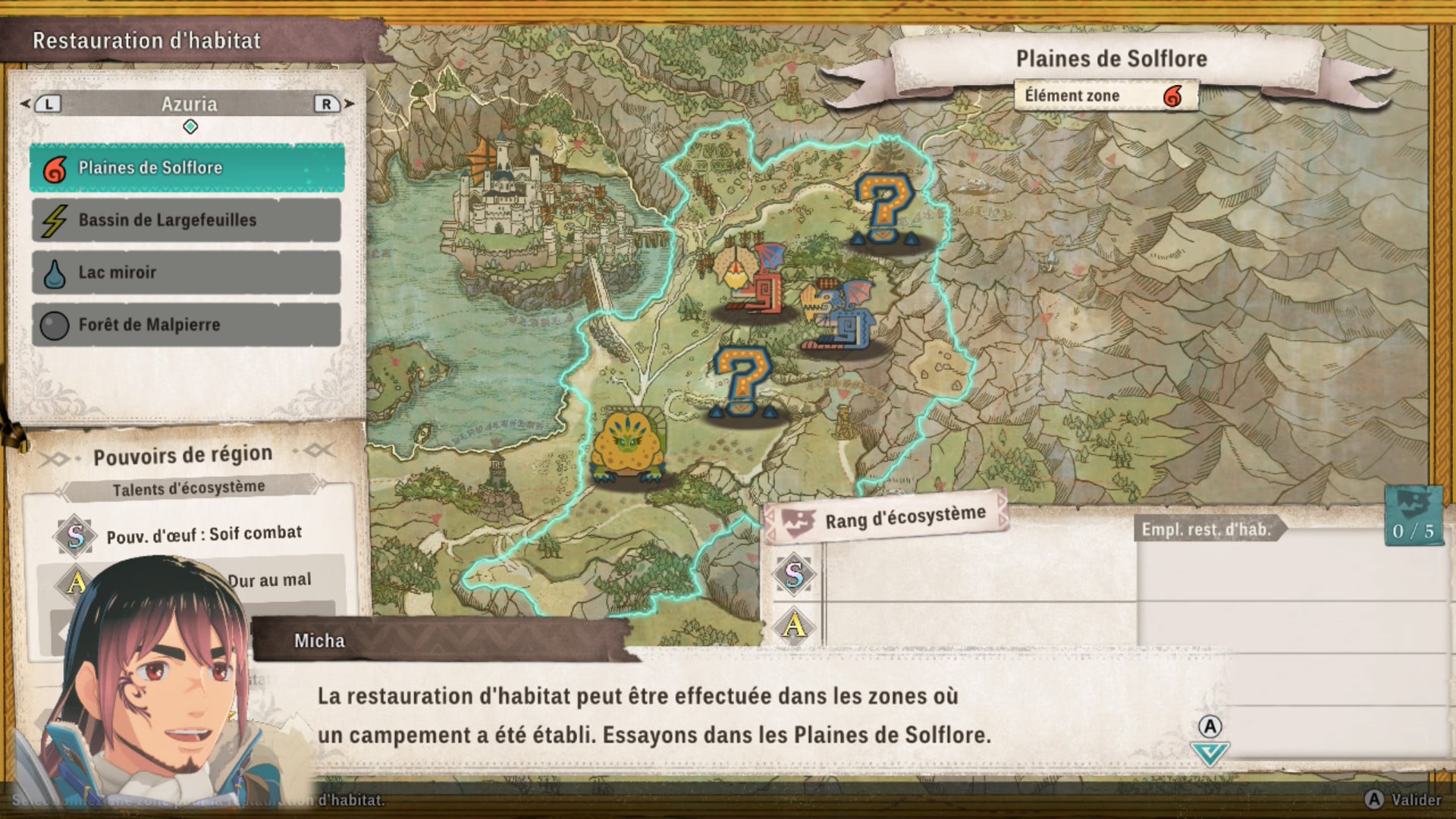Pick Forêt de Malpierre zone entry
This screenshot has width=1456, height=819.
(187, 325)
